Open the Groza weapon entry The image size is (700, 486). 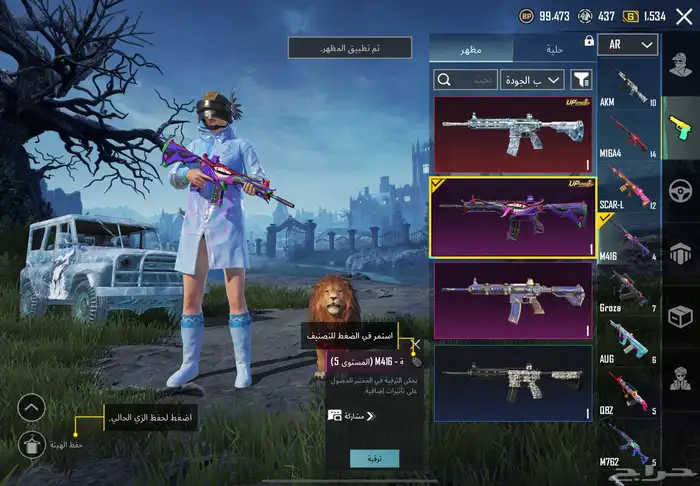(x=627, y=292)
